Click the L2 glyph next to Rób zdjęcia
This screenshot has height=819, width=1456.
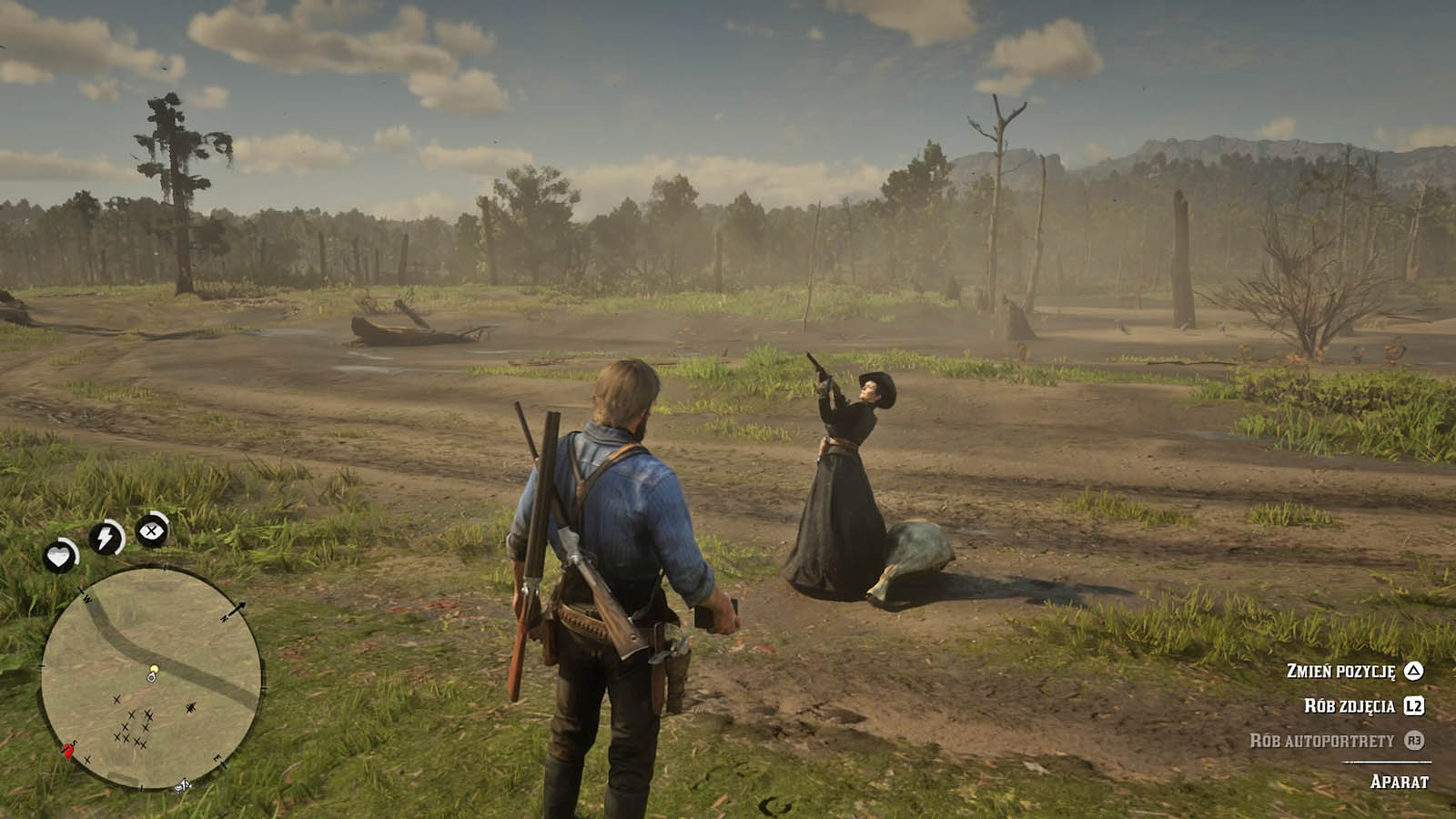(x=1416, y=706)
